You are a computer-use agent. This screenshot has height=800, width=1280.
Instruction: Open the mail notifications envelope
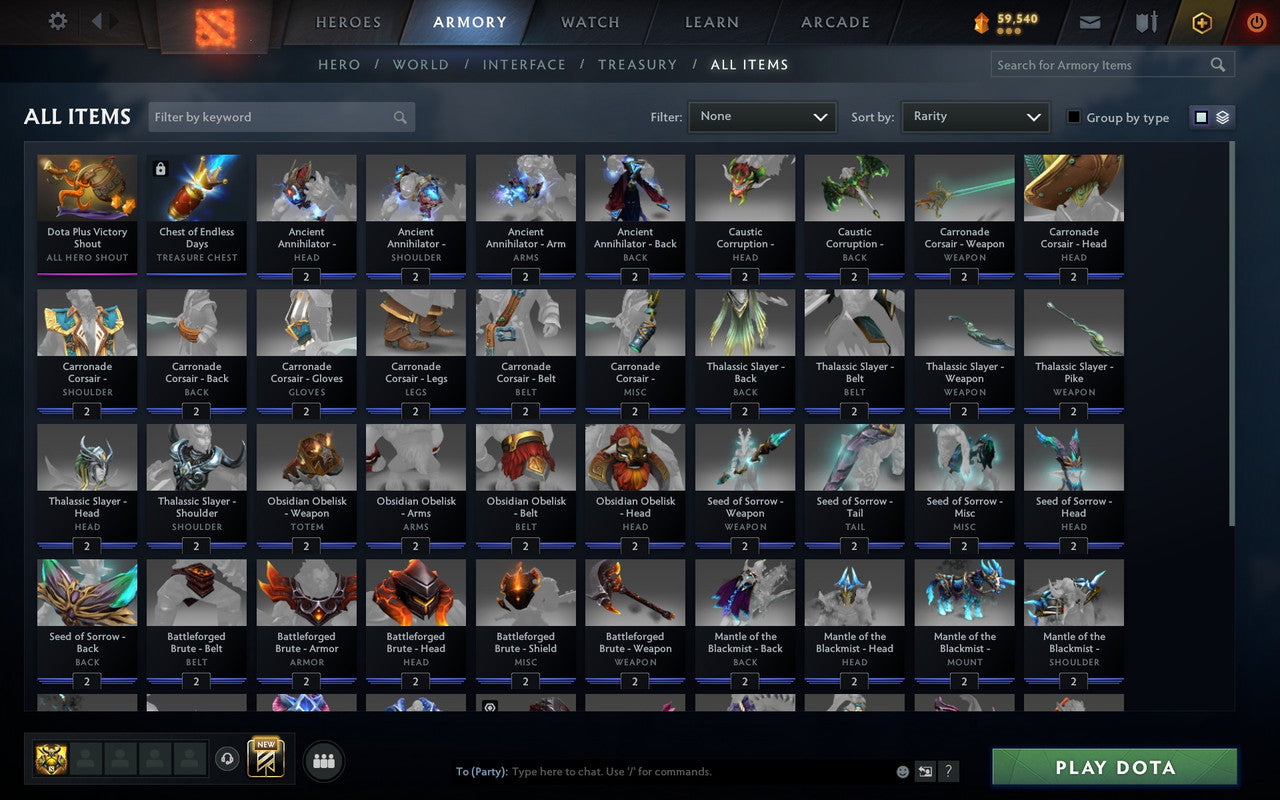[1090, 21]
